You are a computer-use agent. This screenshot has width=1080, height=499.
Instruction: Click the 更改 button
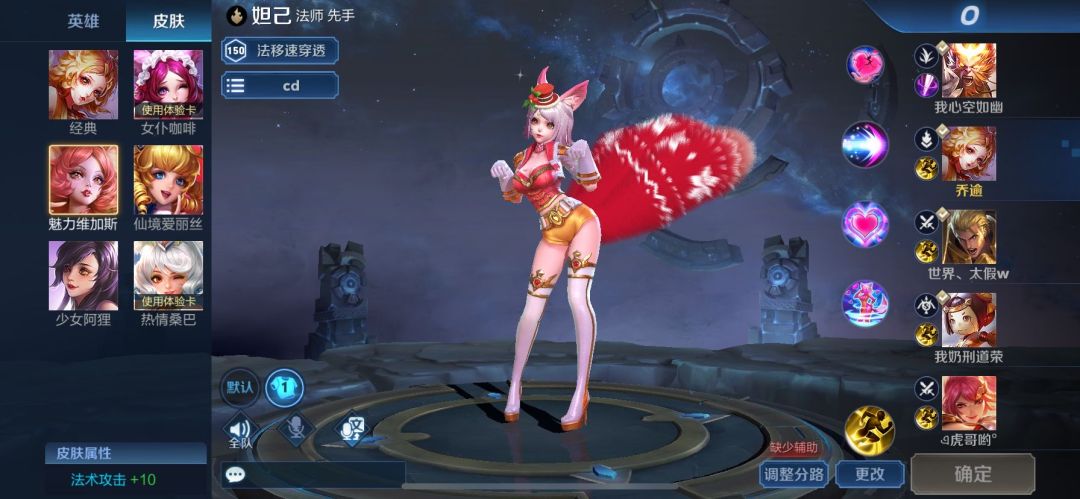coord(868,474)
